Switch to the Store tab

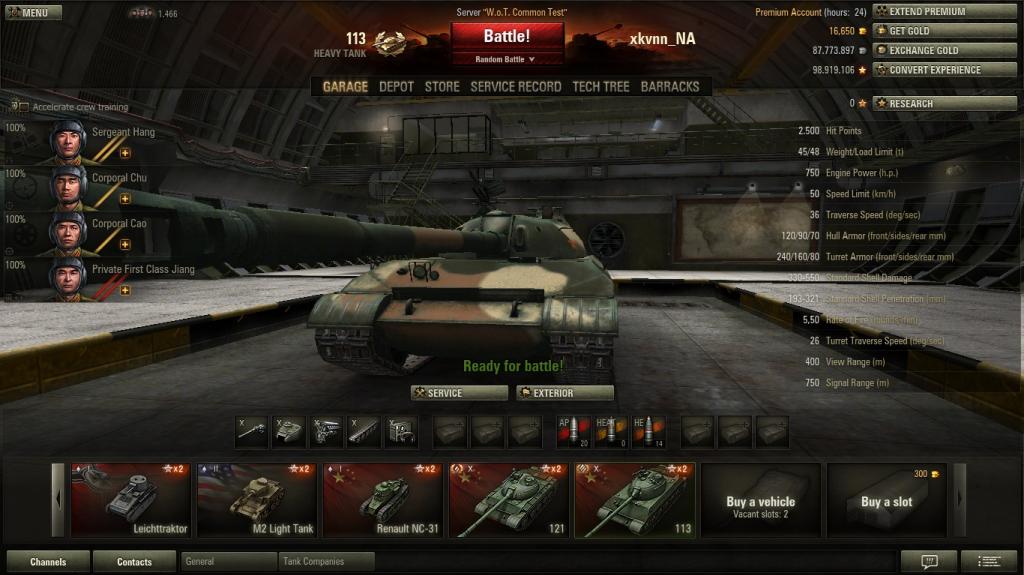pos(442,87)
